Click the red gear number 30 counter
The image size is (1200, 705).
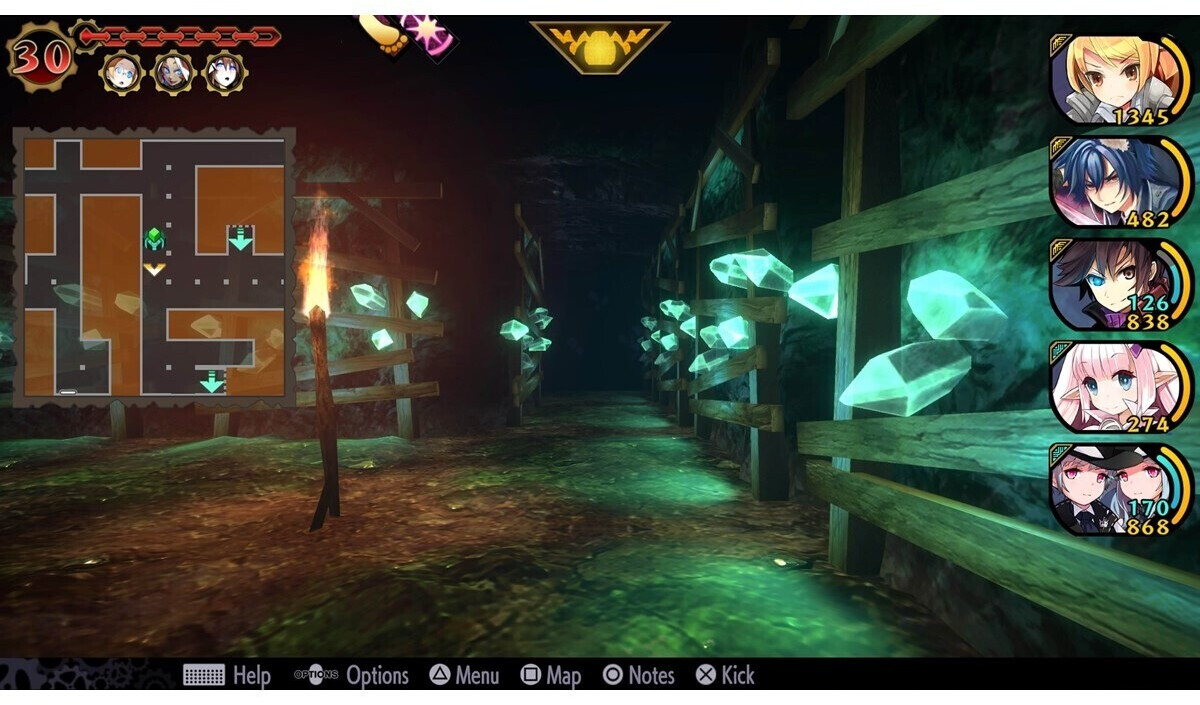(x=41, y=57)
